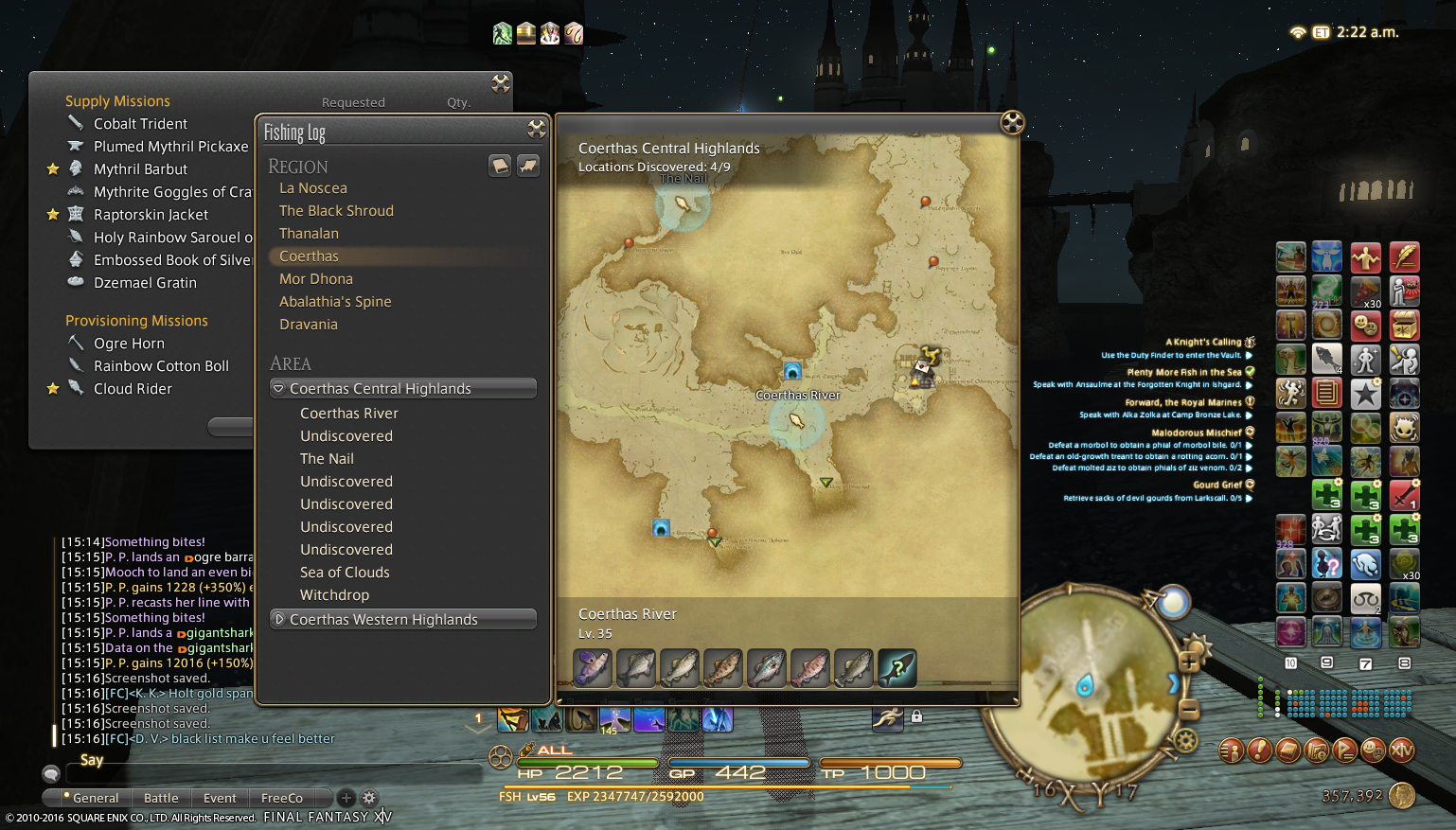
Task: Collapse Coerthas Central Highlands area
Action: [x=278, y=389]
